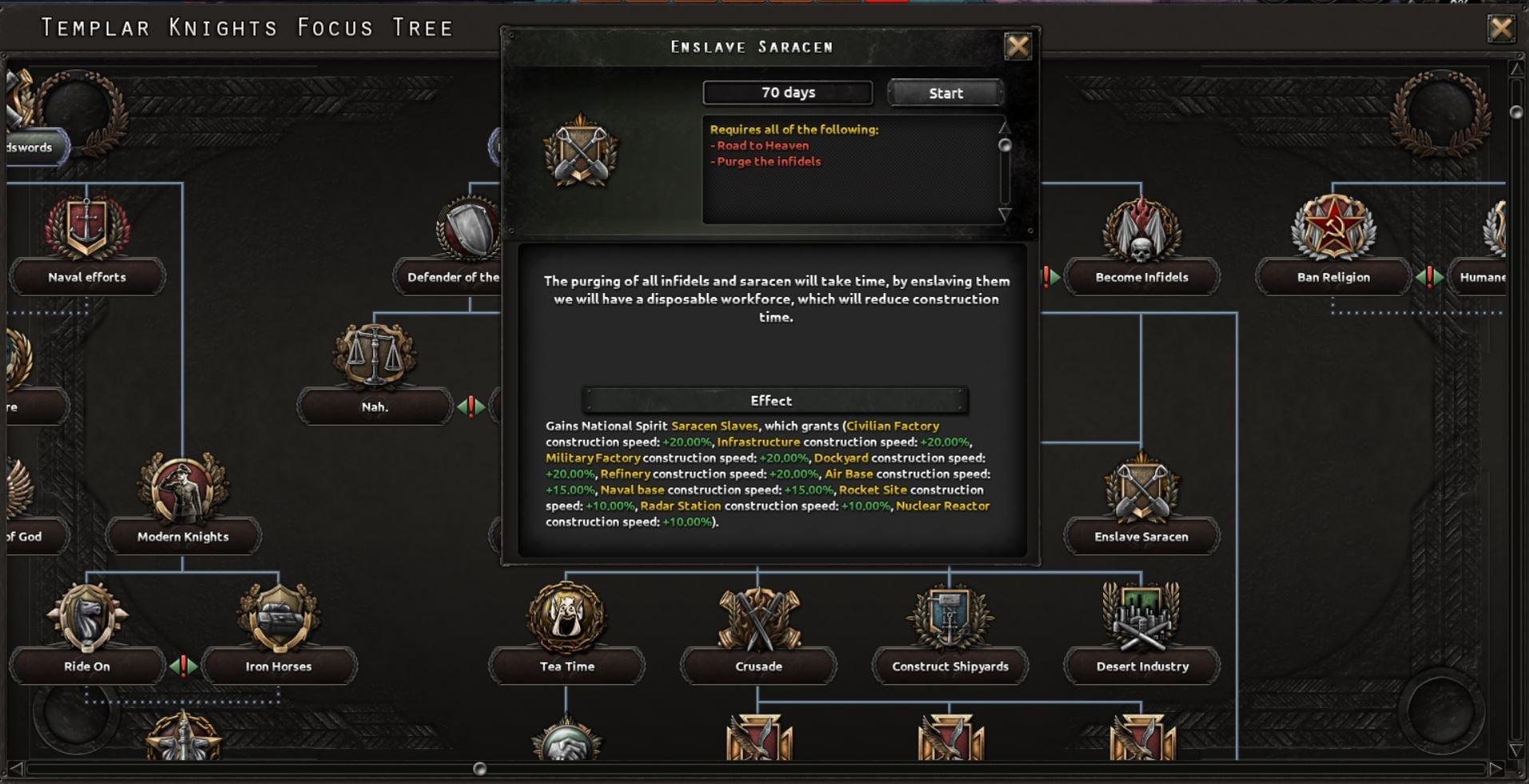The height and width of the screenshot is (784, 1529).
Task: Select the 70 days completion field
Action: click(x=786, y=92)
